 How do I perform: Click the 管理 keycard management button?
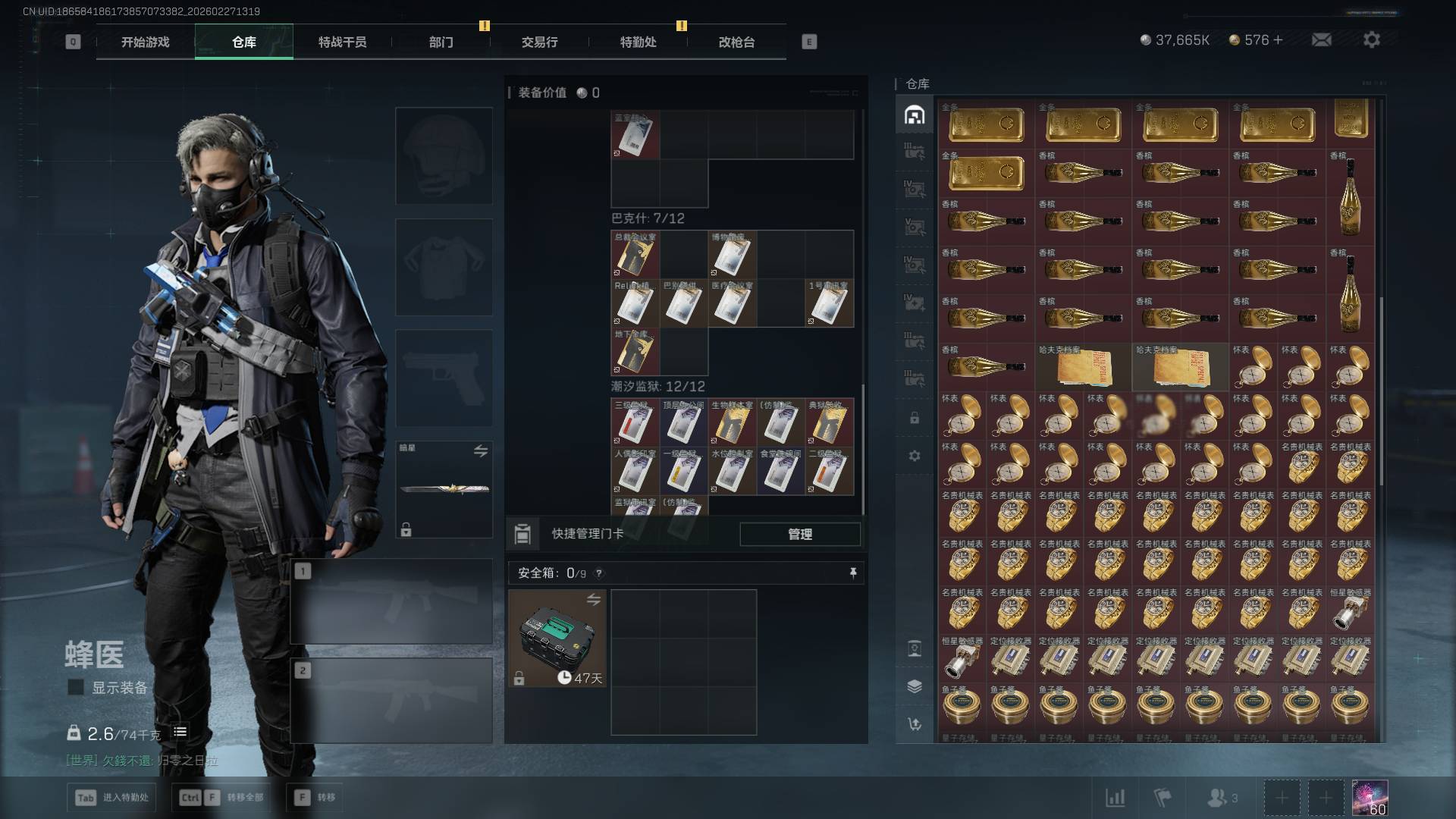pyautogui.click(x=800, y=534)
